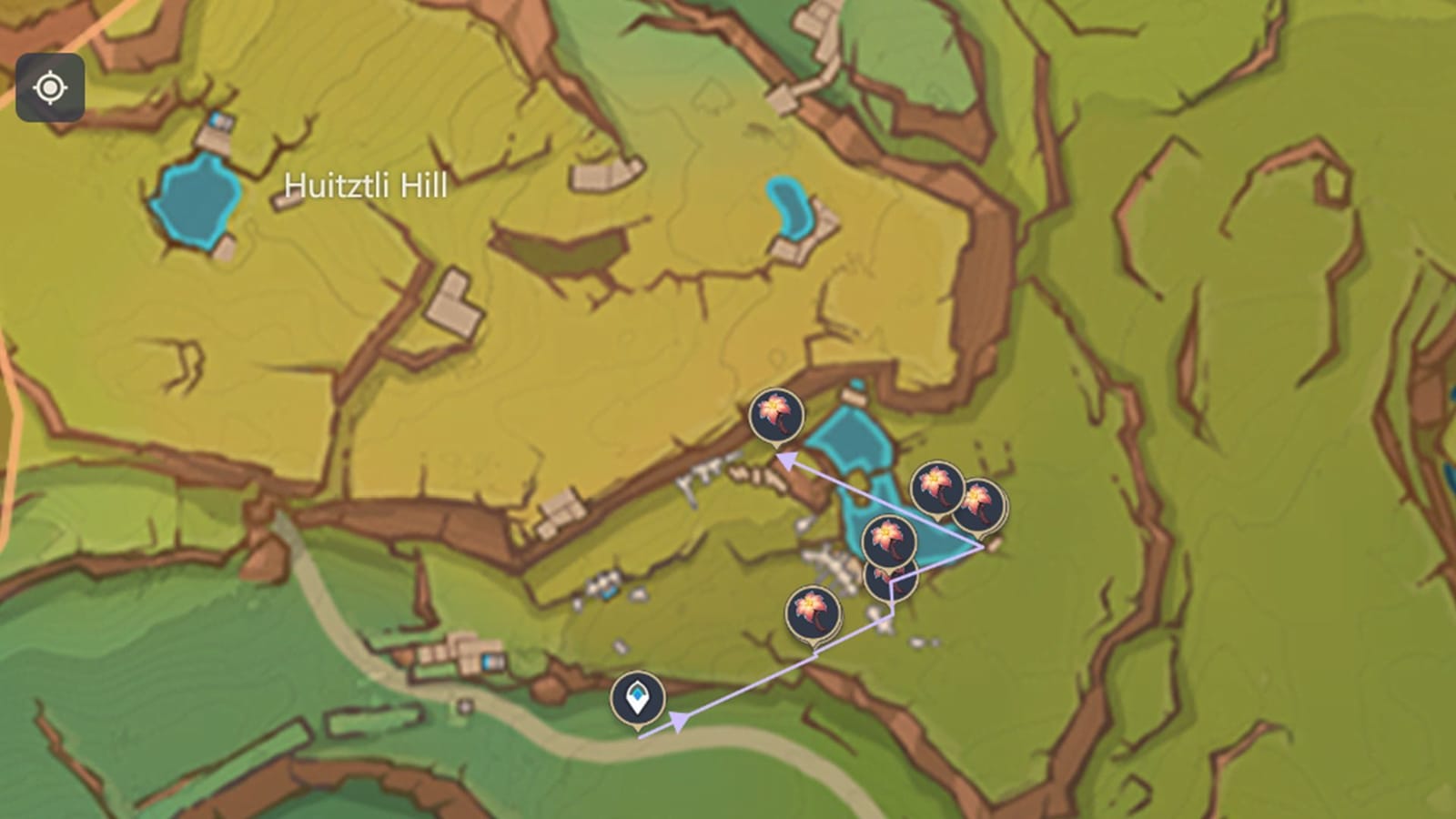
Task: Open the teleport waypoint marker near the road
Action: (x=638, y=696)
